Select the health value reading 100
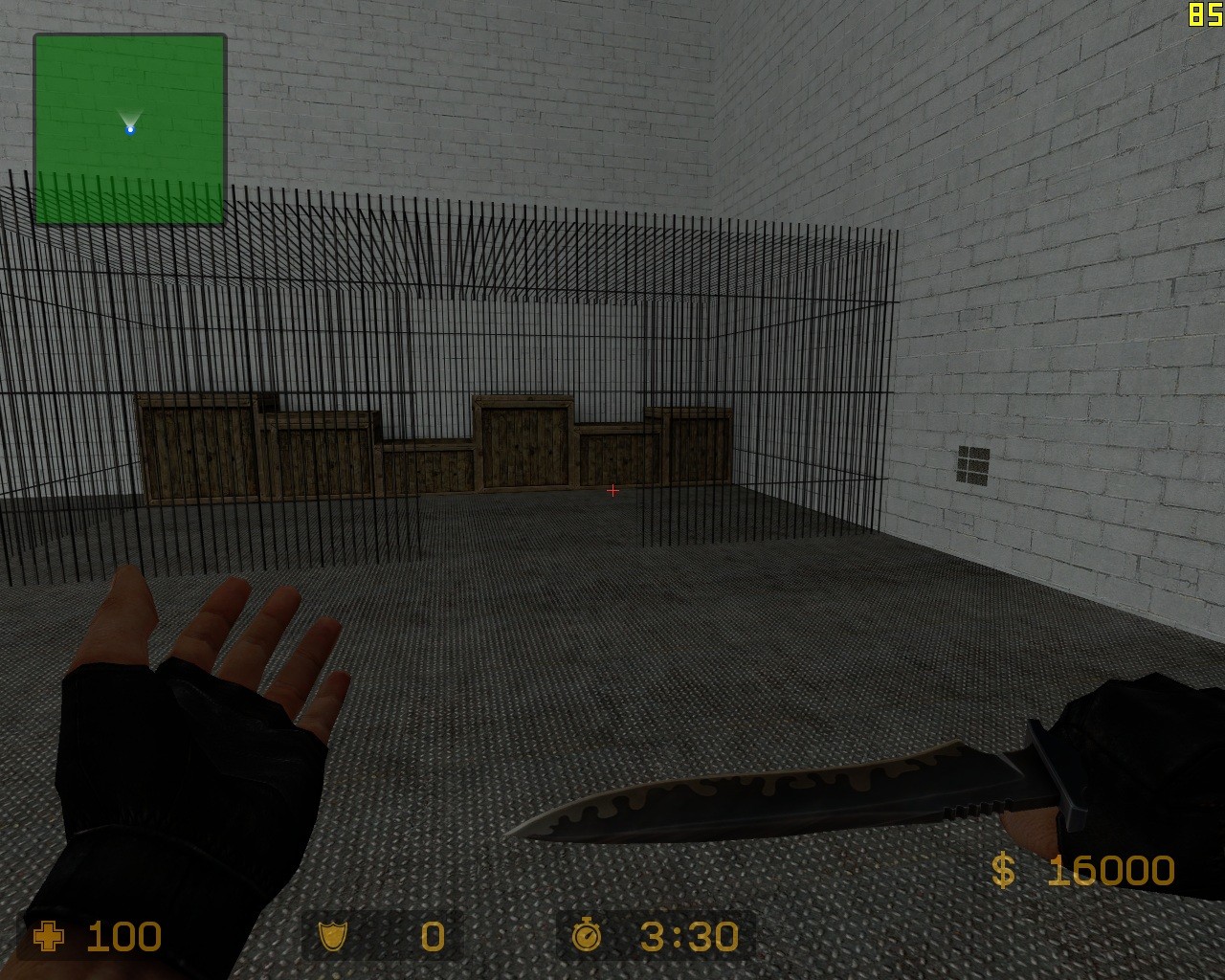The image size is (1225, 980). 122,938
